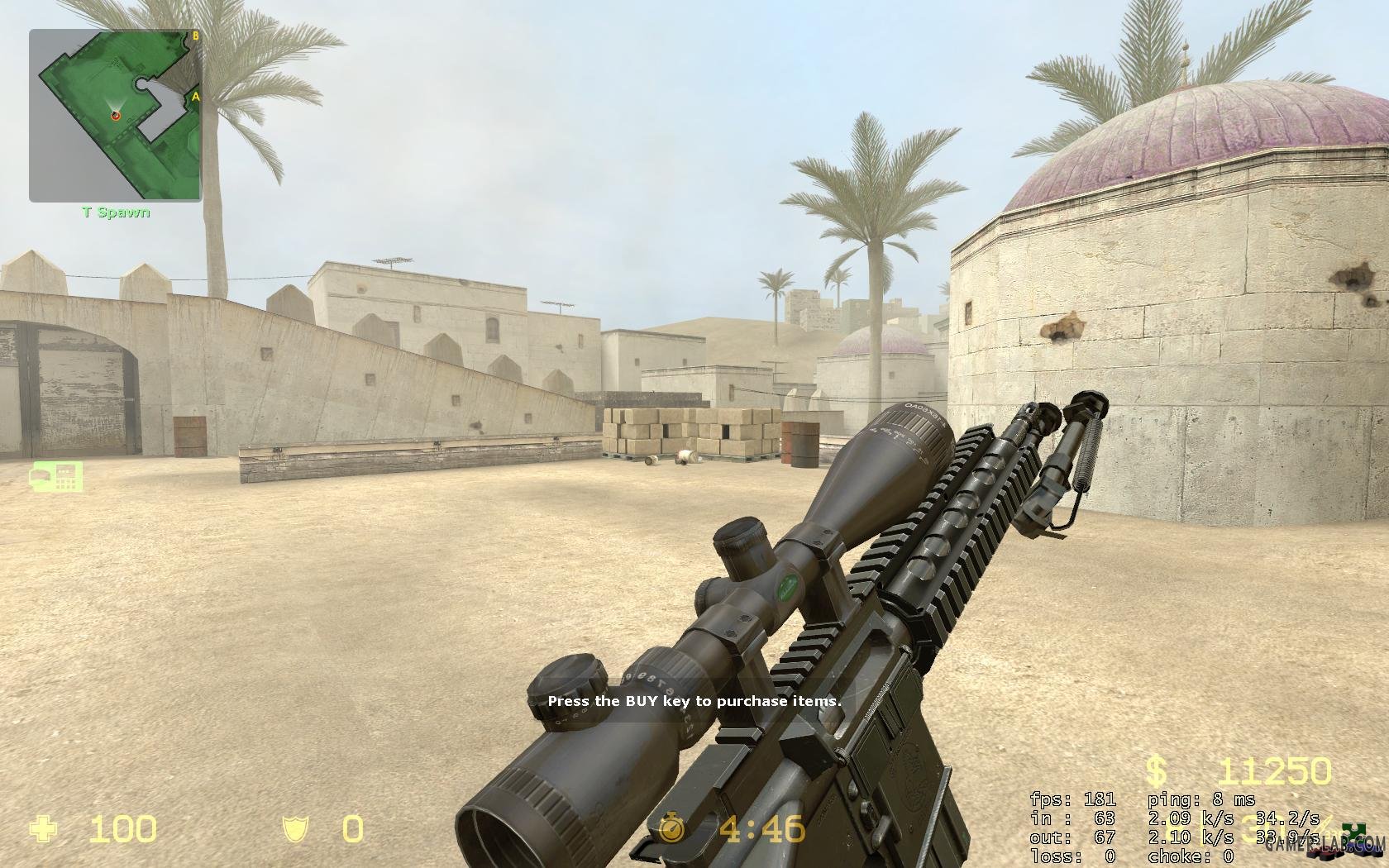Select the bomb site A marker on radar

196,97
